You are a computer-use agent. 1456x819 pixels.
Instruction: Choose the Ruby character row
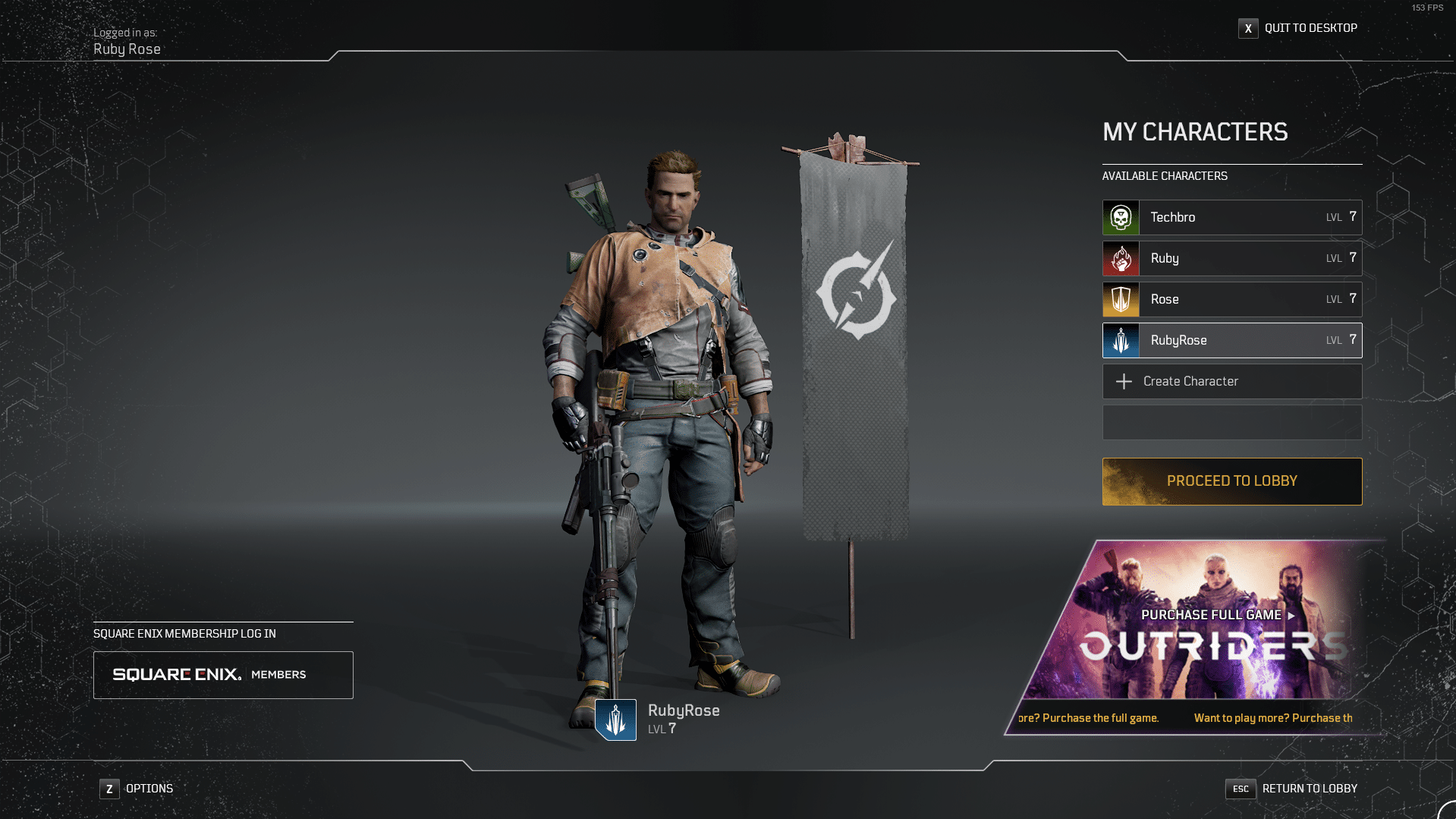click(1231, 259)
